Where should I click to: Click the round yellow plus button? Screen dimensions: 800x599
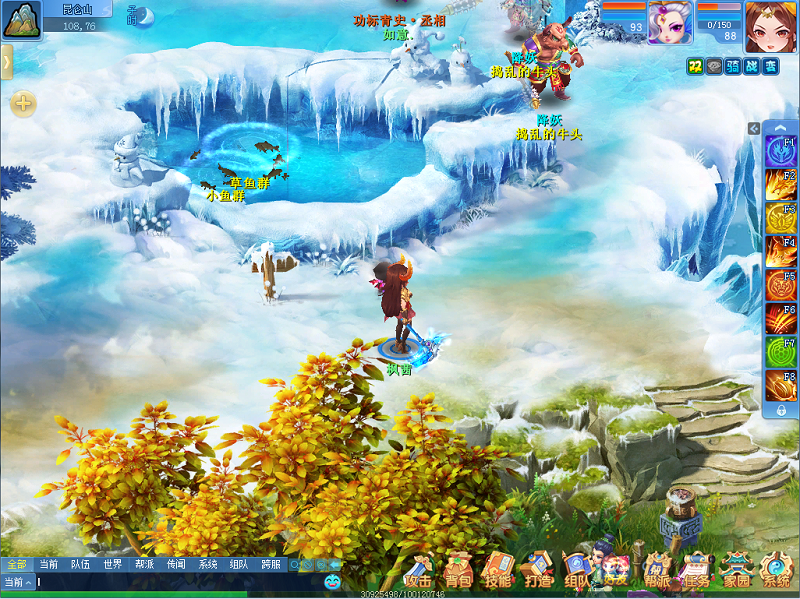23,103
